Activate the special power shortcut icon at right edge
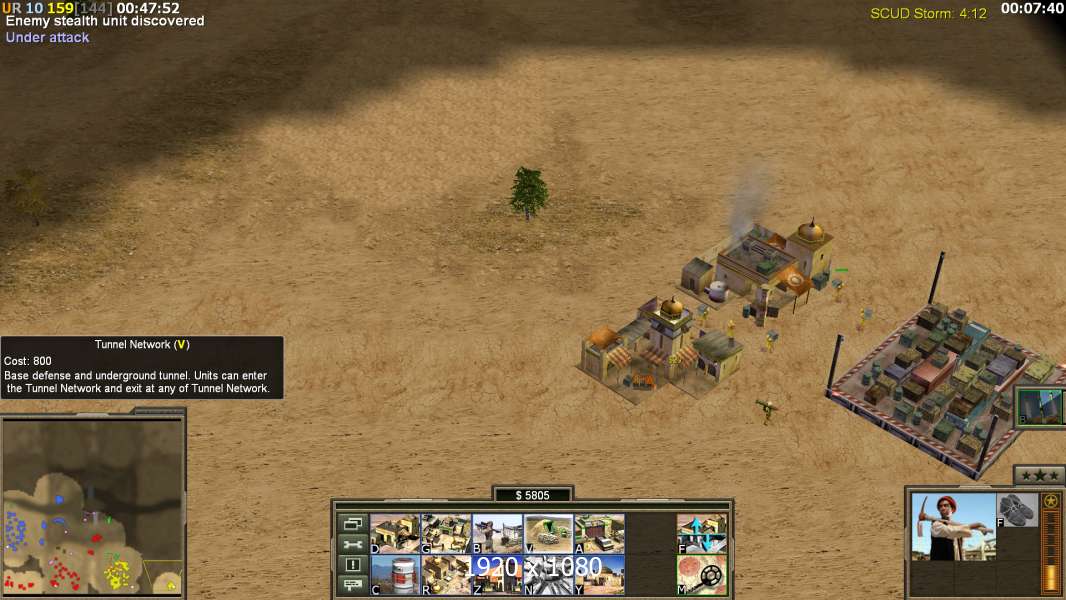This screenshot has width=1066, height=600. (x=1040, y=406)
